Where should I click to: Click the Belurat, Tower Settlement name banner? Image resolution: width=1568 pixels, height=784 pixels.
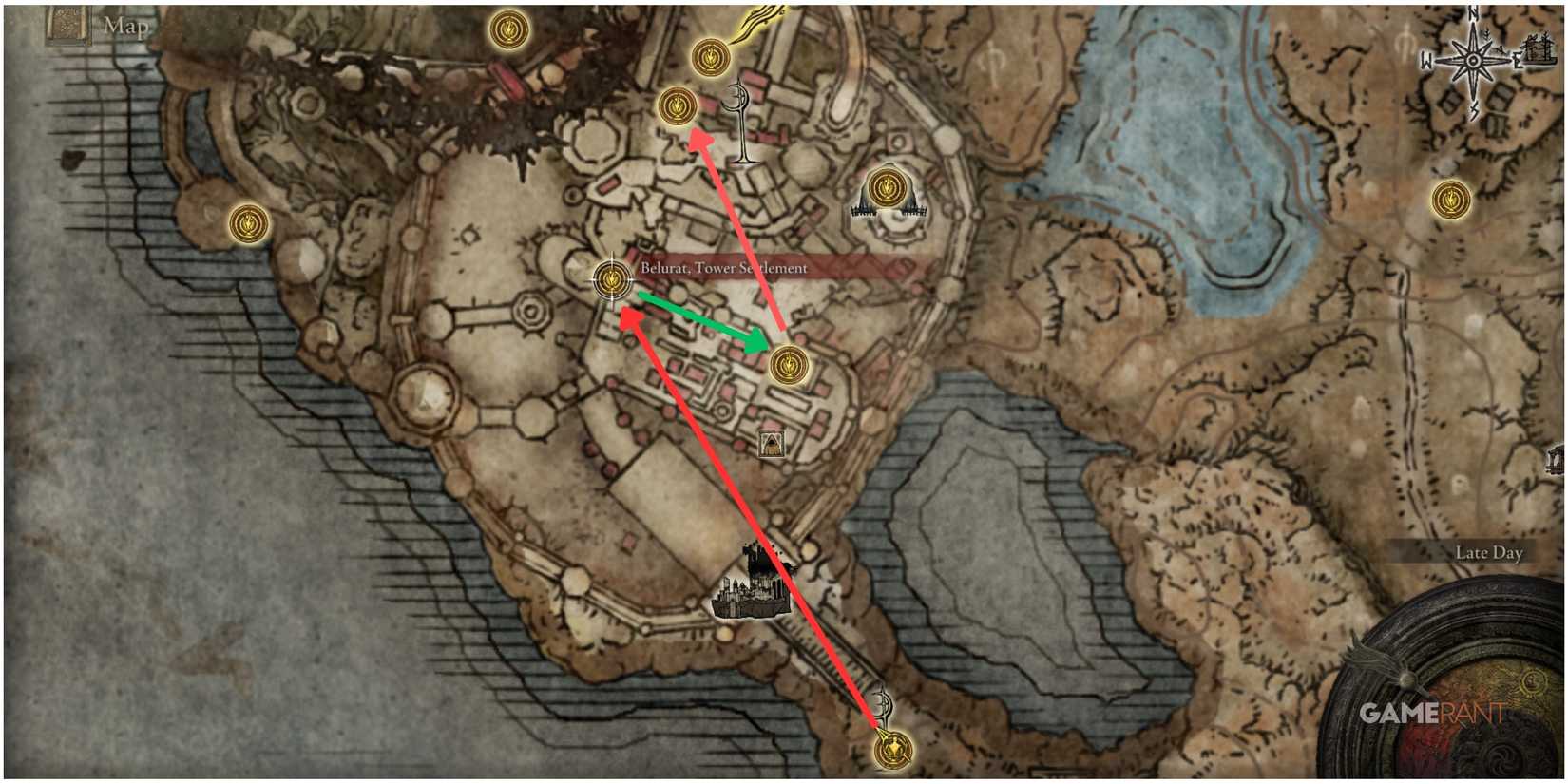pos(724,267)
